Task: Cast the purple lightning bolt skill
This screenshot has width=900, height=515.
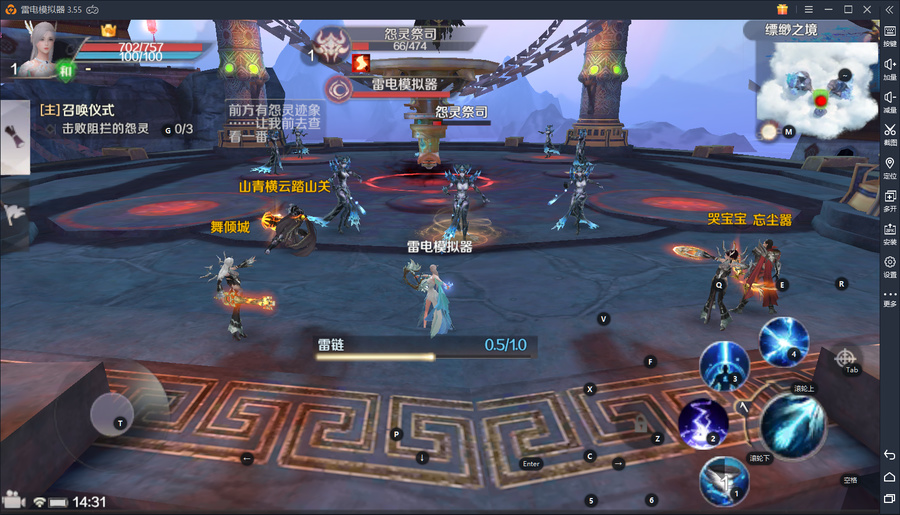Action: tap(702, 422)
